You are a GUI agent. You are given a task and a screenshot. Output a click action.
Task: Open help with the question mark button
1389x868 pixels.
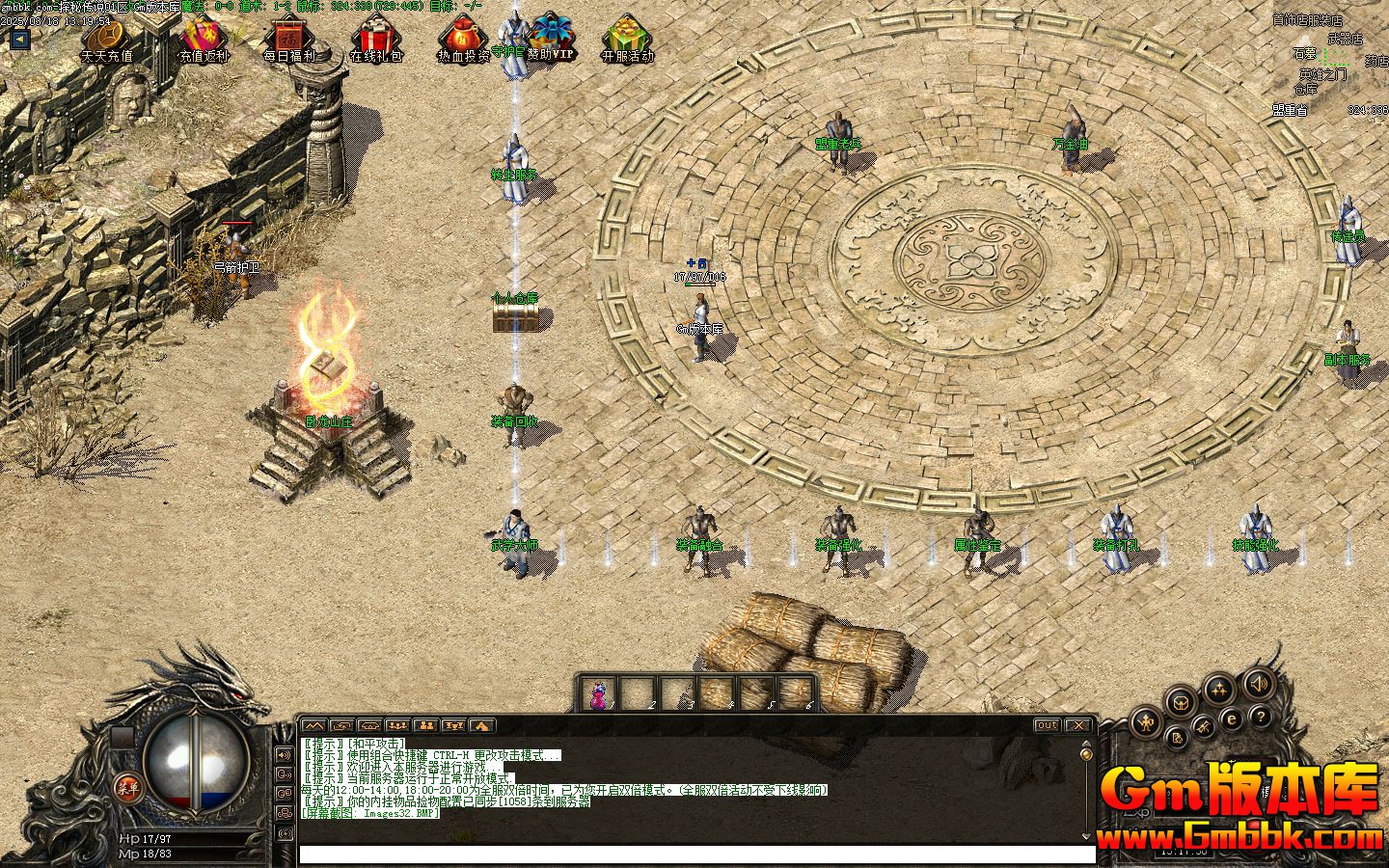[1261, 718]
